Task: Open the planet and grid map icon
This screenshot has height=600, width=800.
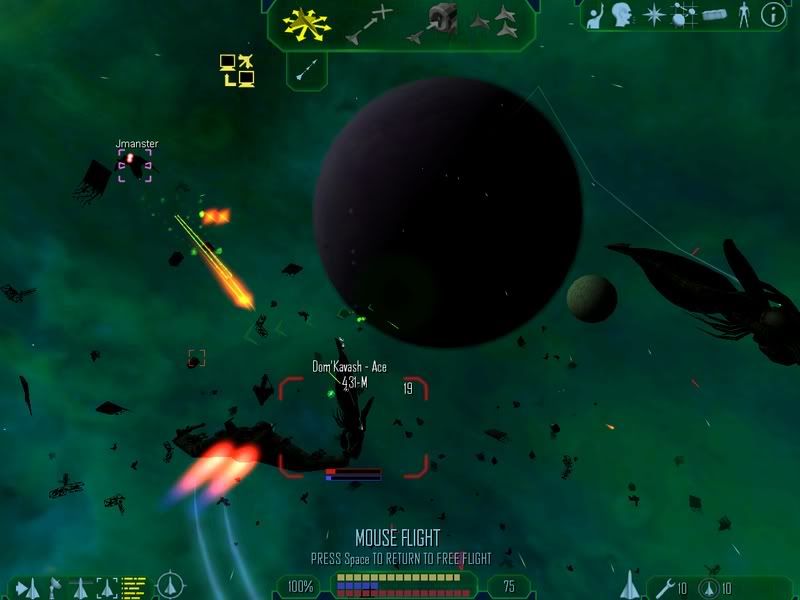Action: (x=684, y=15)
